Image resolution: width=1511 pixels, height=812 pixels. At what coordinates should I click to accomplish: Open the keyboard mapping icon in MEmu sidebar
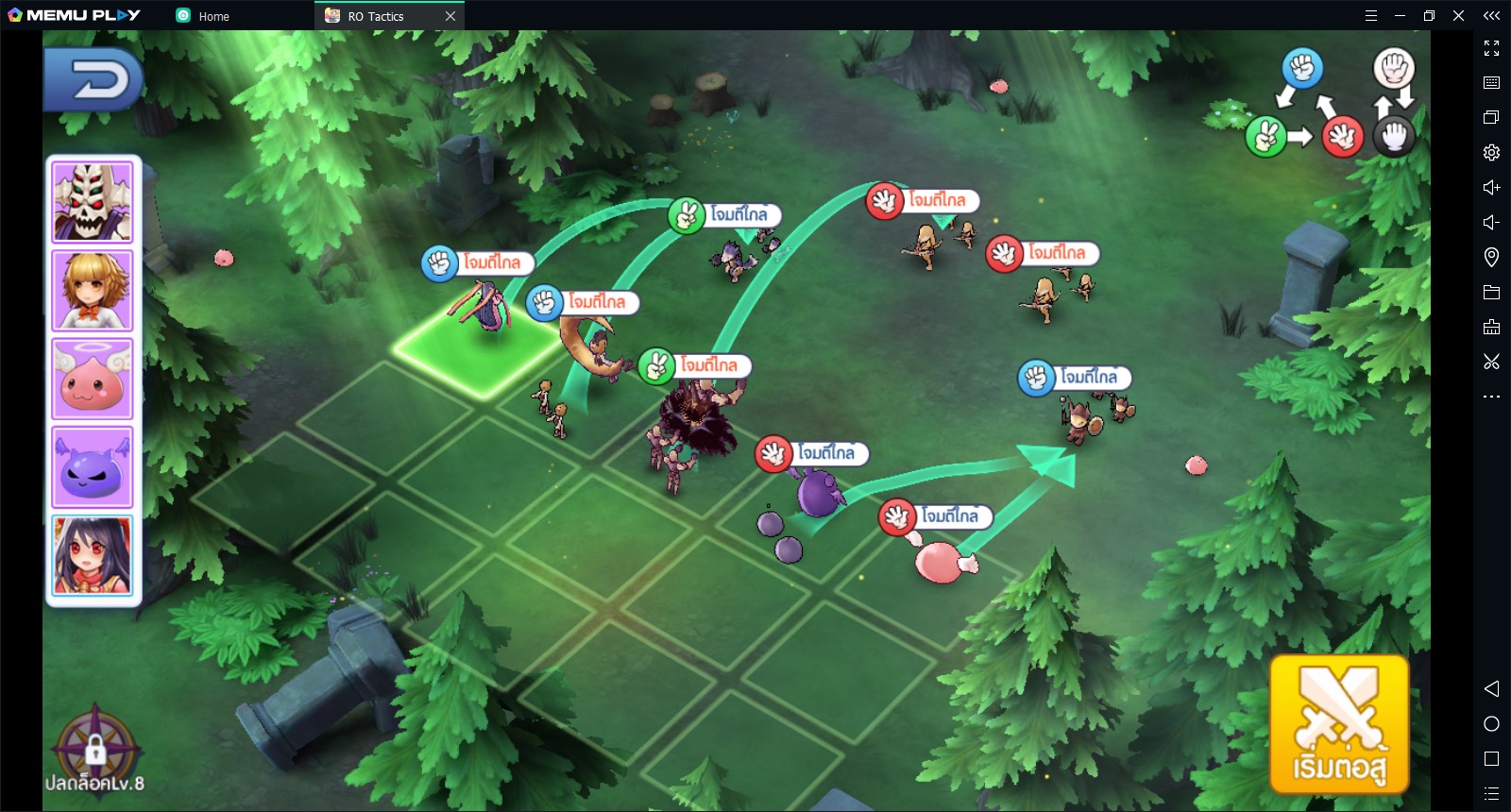coord(1492,83)
